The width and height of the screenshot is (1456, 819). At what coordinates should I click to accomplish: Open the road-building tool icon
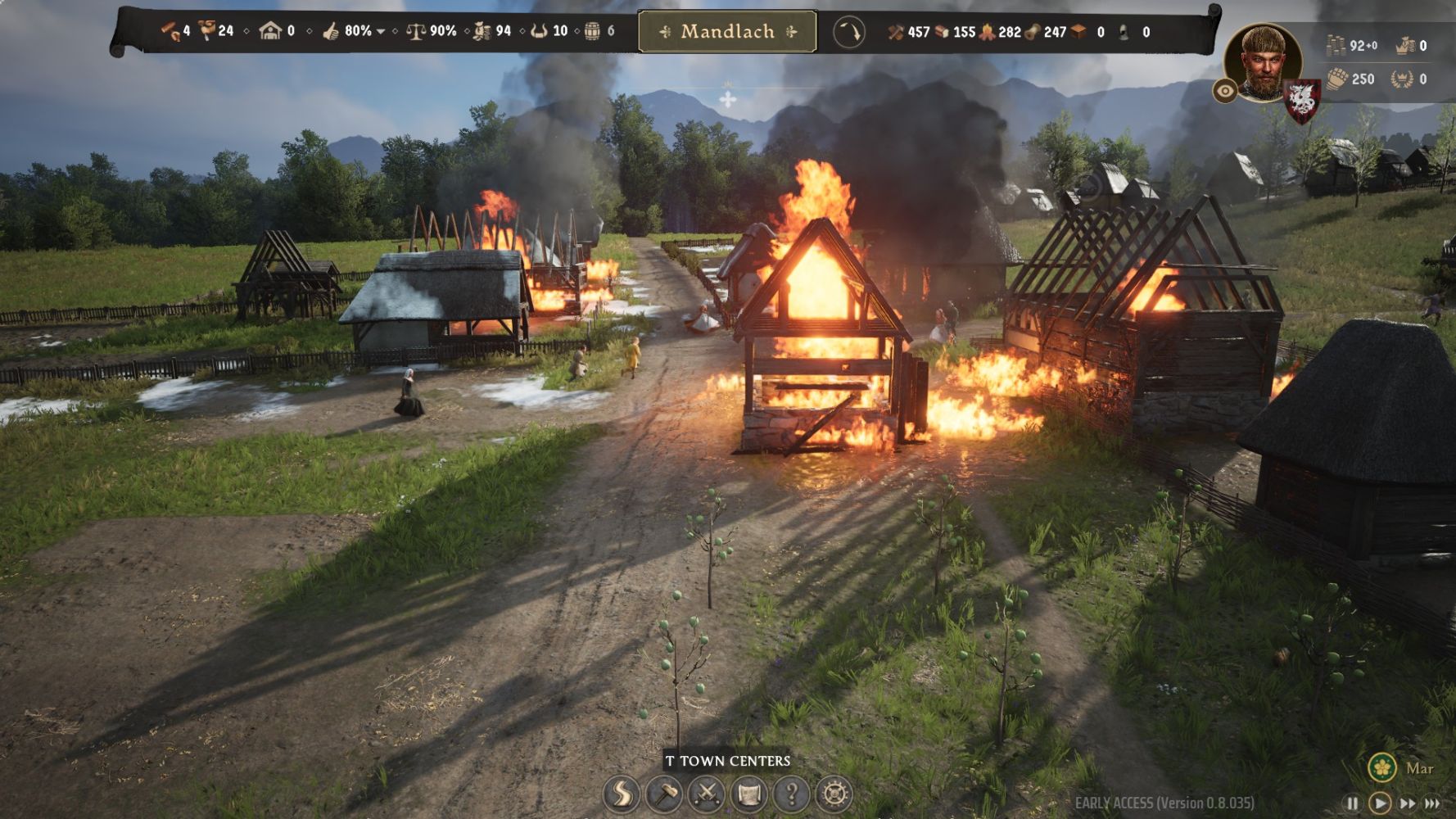[622, 794]
